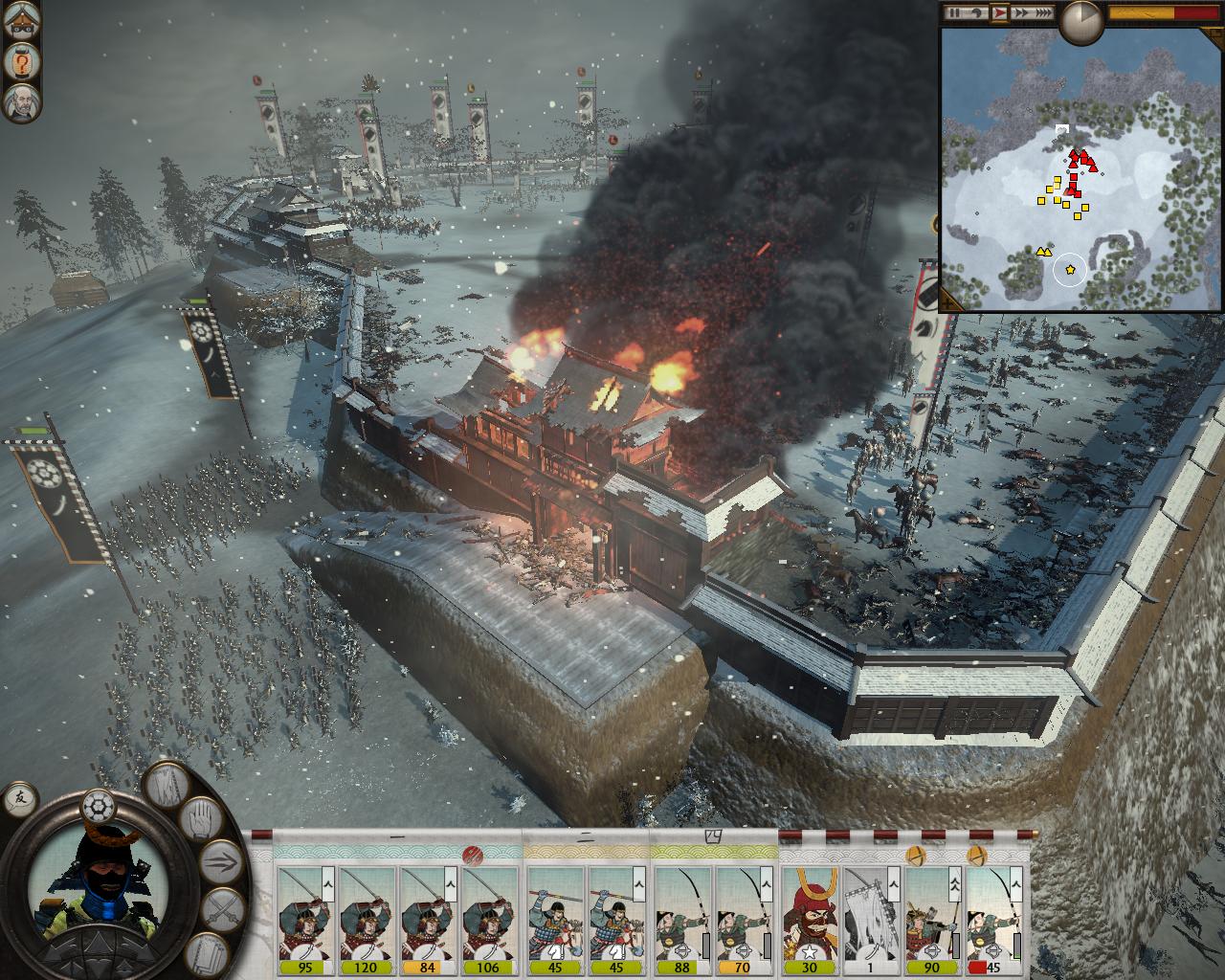
Task: Pick the greyed-out banner unit card with 1 man
Action: (x=872, y=921)
